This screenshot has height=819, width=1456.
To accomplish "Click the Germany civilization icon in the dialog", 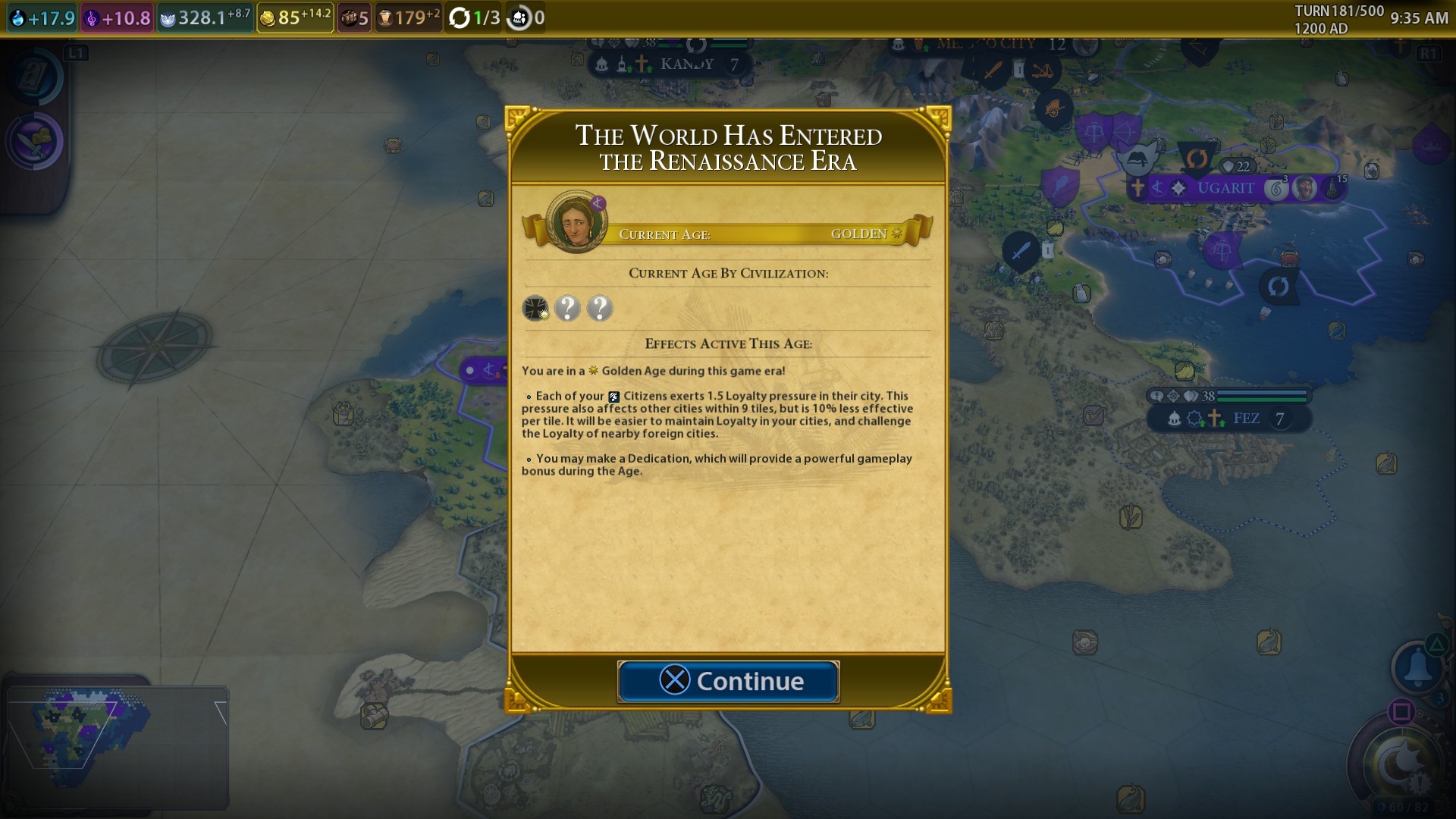I will coord(535,308).
